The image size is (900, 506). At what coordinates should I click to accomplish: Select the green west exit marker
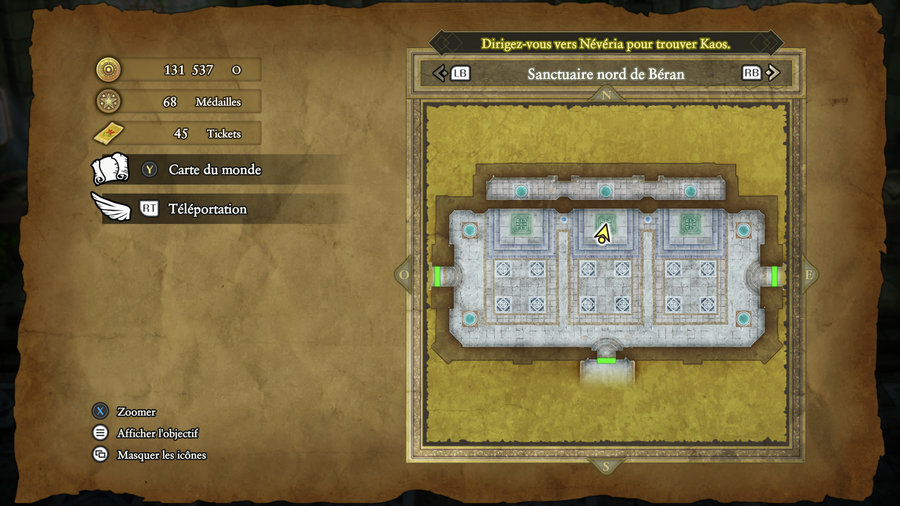pyautogui.click(x=437, y=276)
